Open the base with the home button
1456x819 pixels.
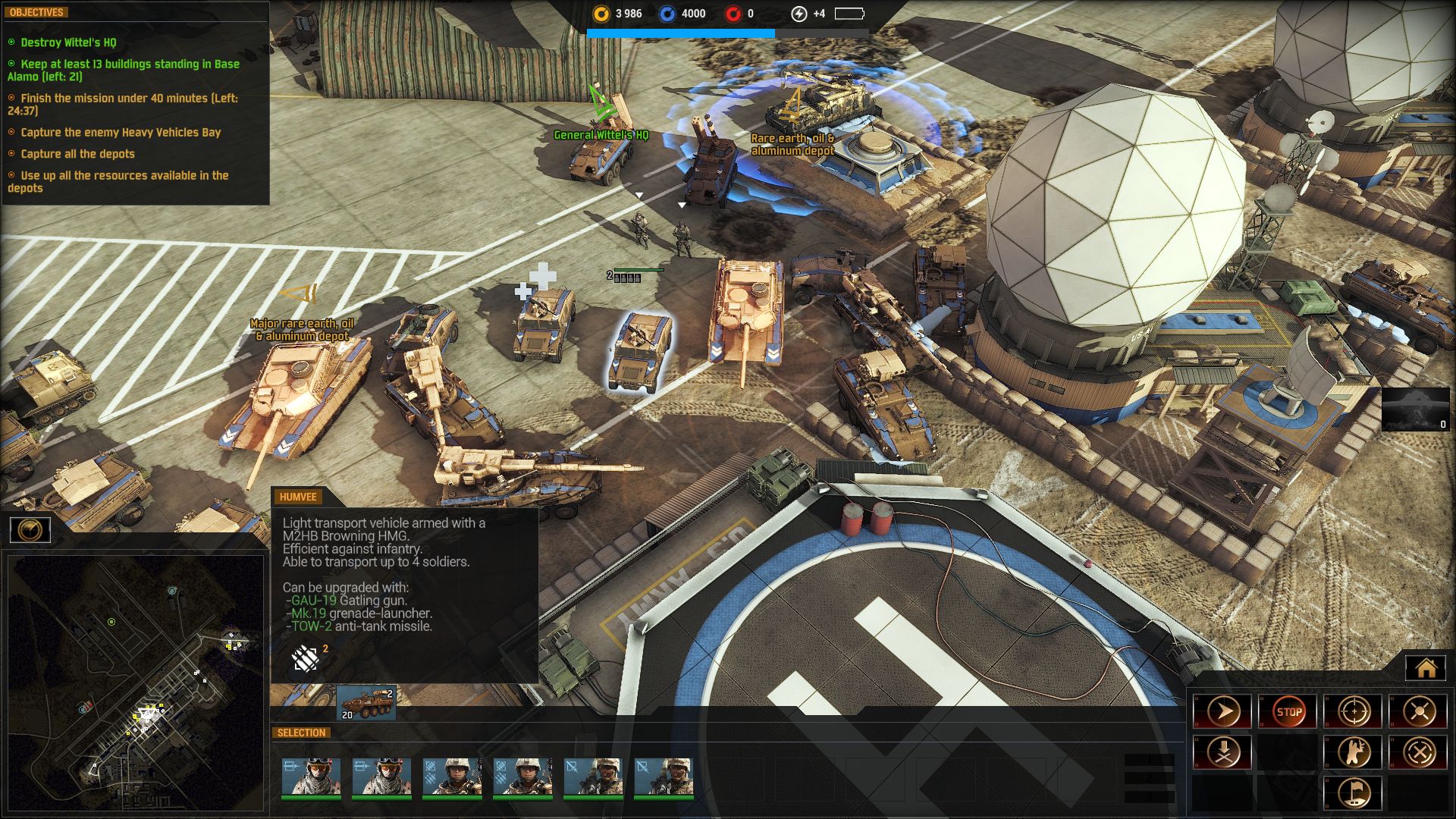tap(1426, 668)
